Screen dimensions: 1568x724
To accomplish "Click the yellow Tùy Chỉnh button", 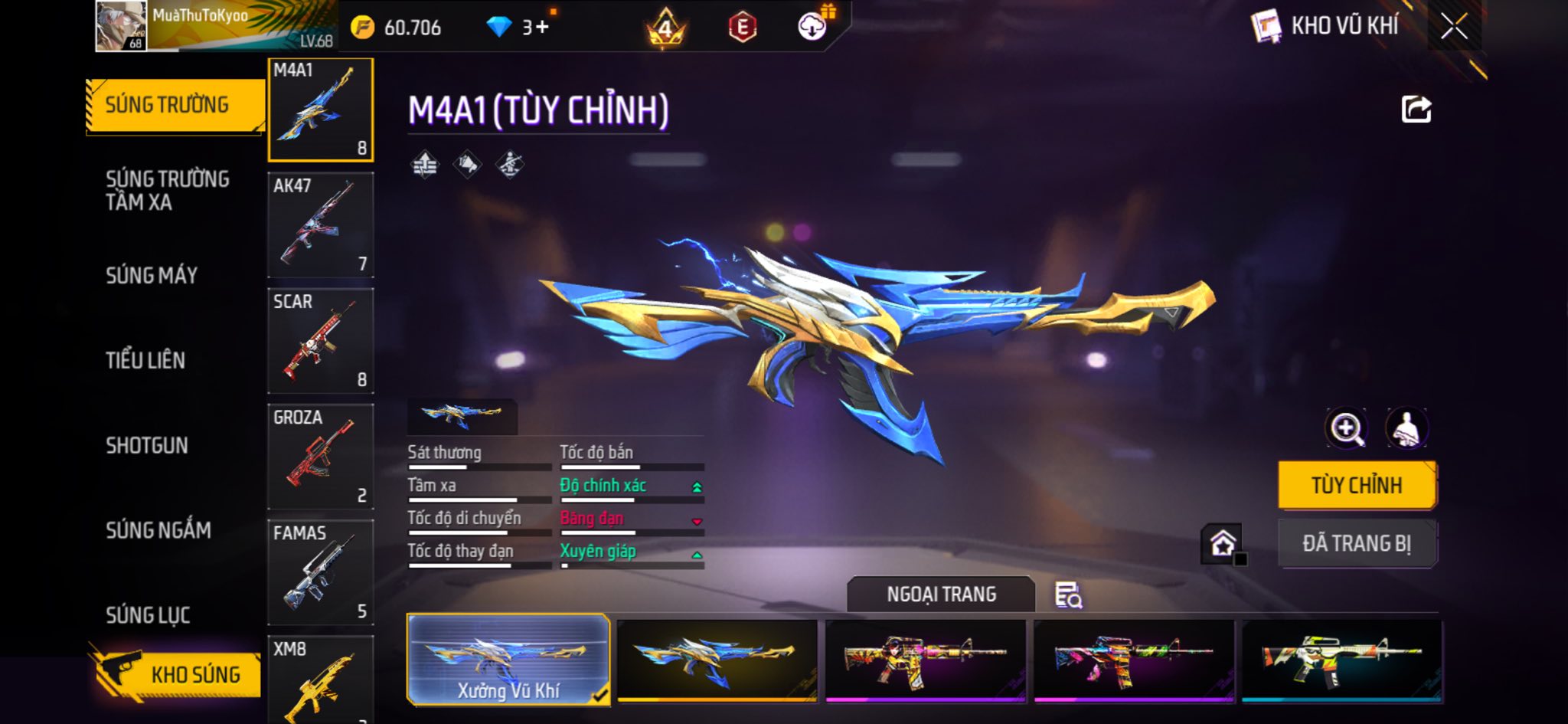I will click(1357, 485).
